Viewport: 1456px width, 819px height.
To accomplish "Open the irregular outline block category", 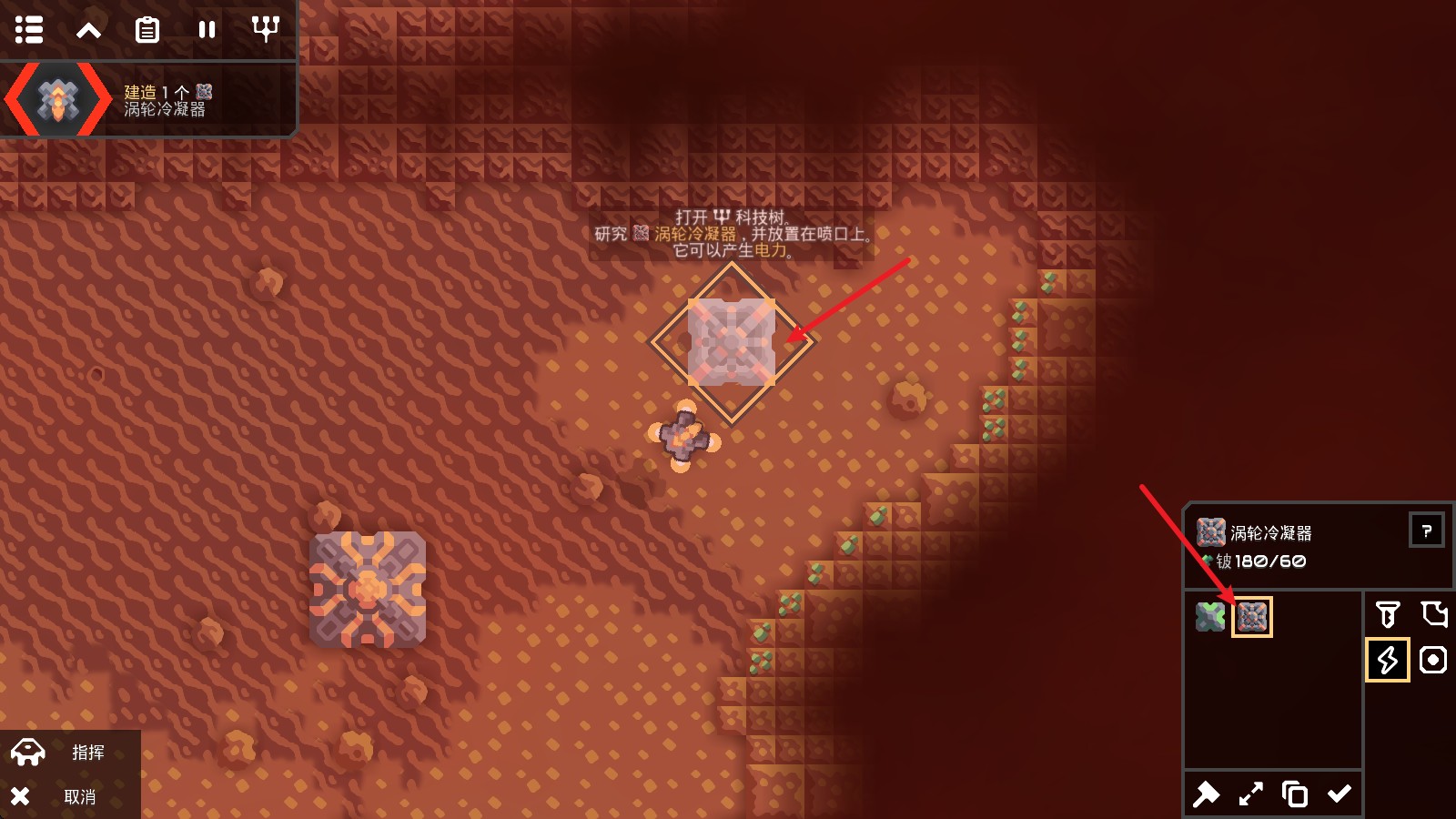I will pyautogui.click(x=1433, y=615).
